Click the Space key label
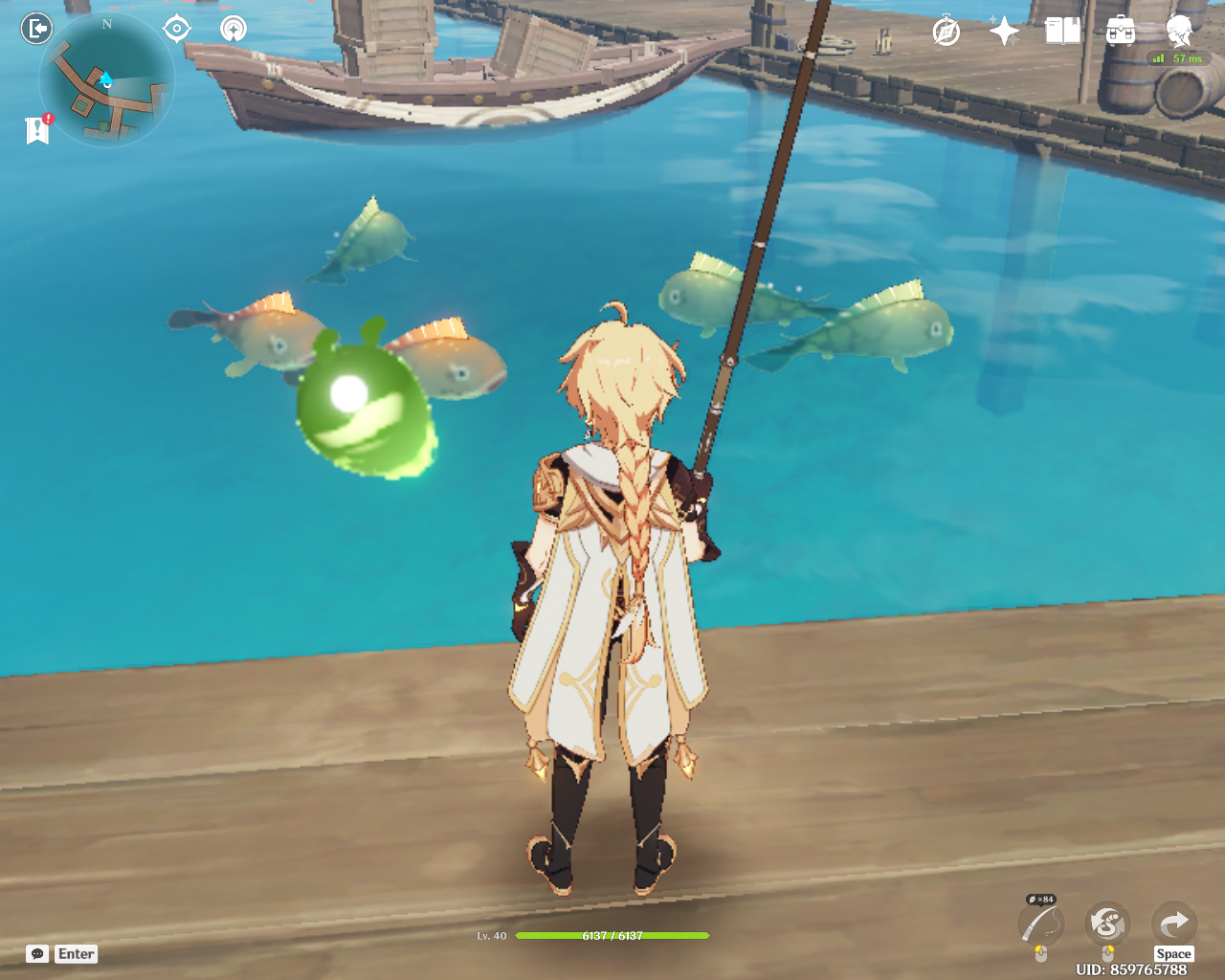 pyautogui.click(x=1173, y=953)
